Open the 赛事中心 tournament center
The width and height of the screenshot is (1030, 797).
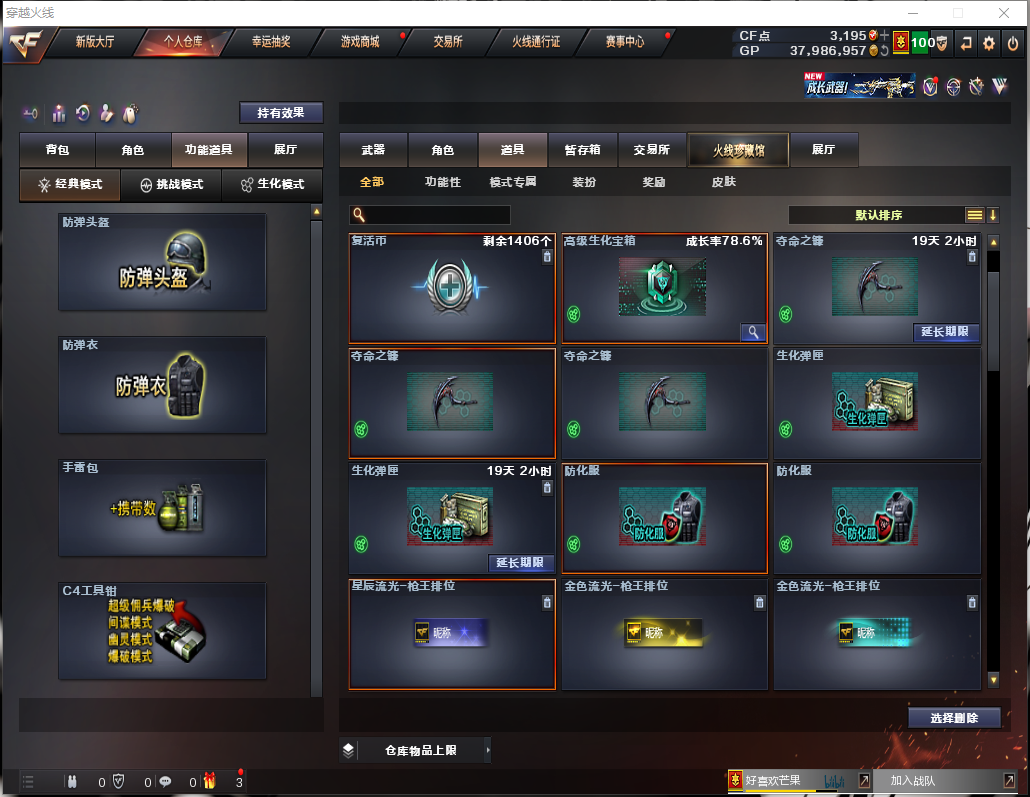click(625, 42)
